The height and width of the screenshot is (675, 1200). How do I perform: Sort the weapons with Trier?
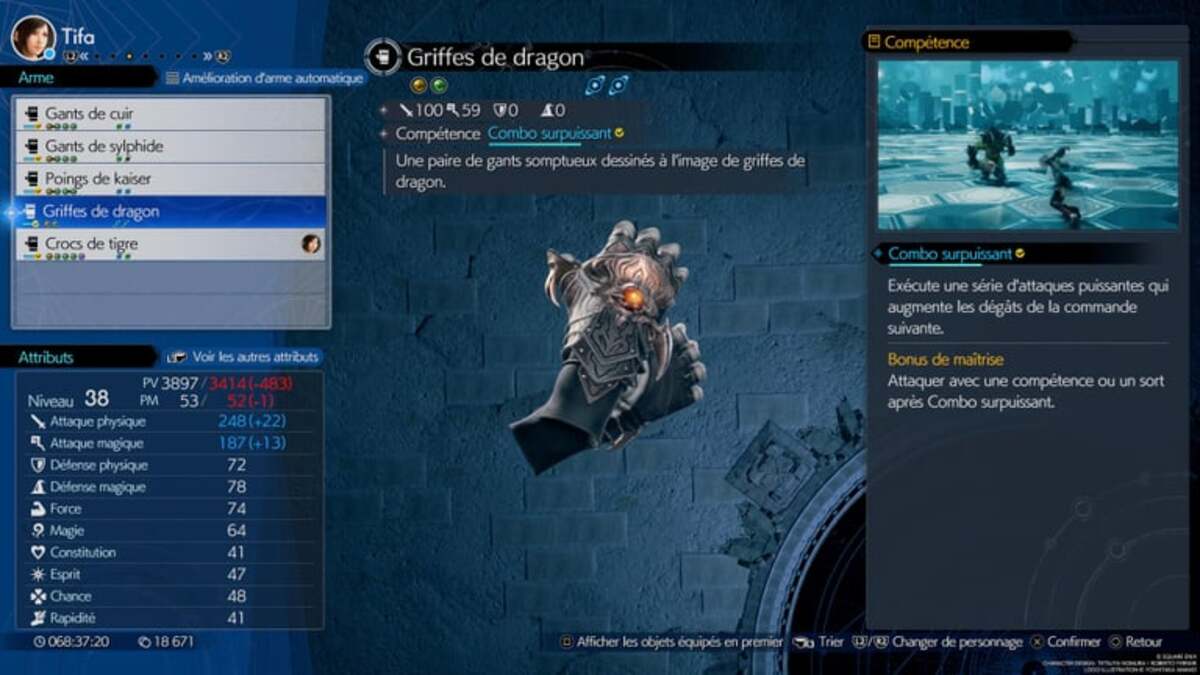point(821,642)
